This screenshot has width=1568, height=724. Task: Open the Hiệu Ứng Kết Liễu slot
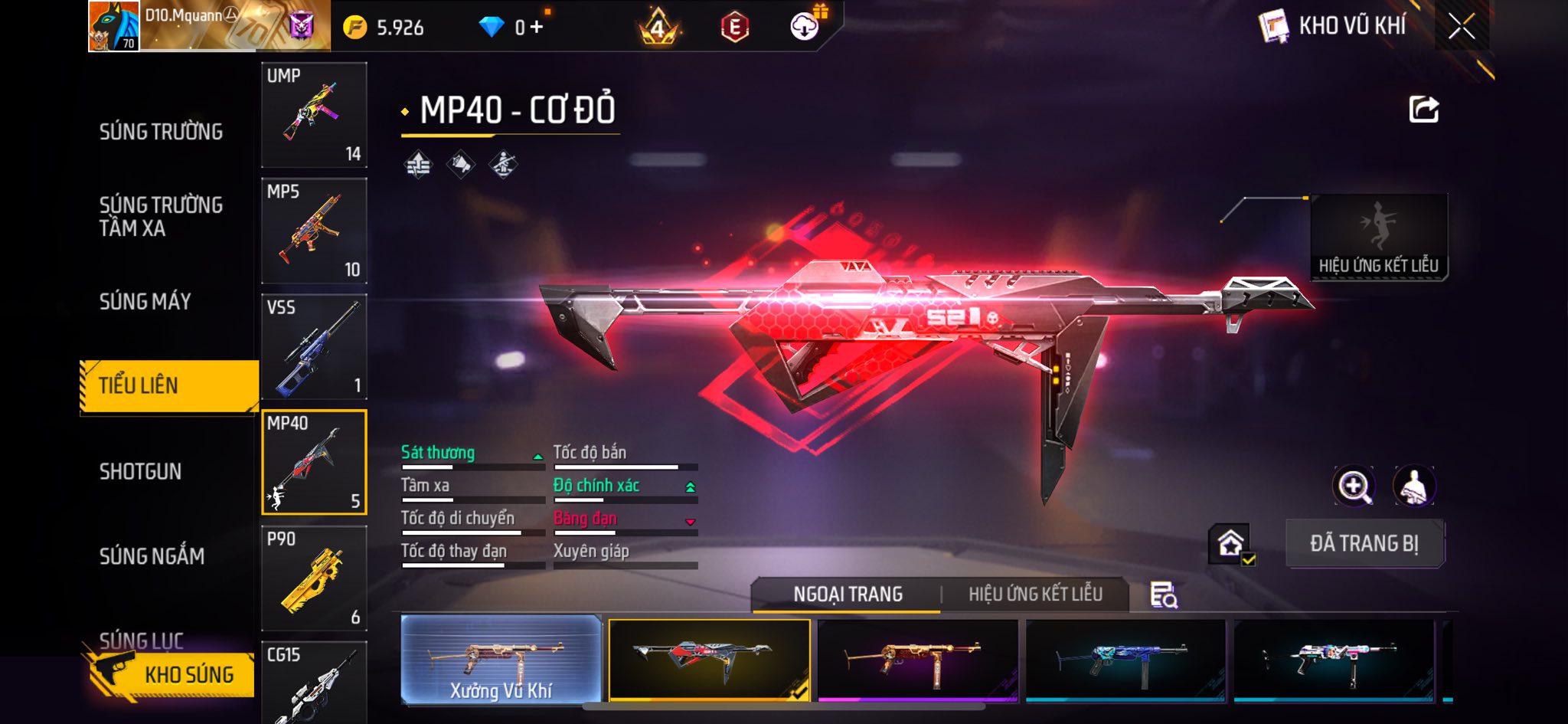pyautogui.click(x=1378, y=237)
